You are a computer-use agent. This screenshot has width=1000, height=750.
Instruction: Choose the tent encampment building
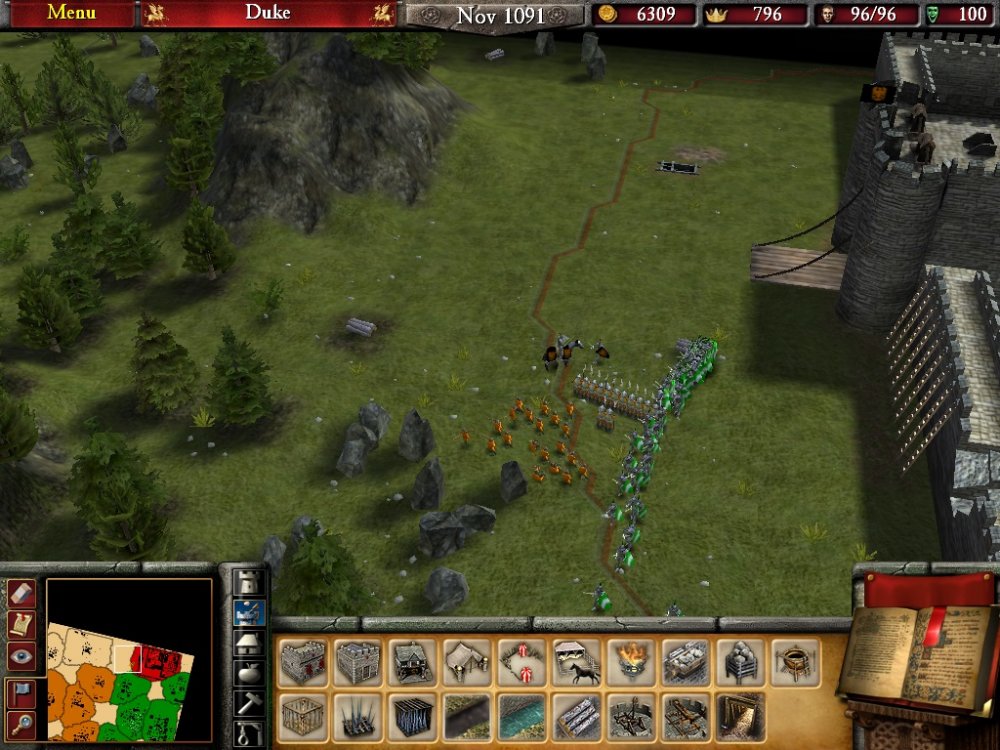(467, 663)
